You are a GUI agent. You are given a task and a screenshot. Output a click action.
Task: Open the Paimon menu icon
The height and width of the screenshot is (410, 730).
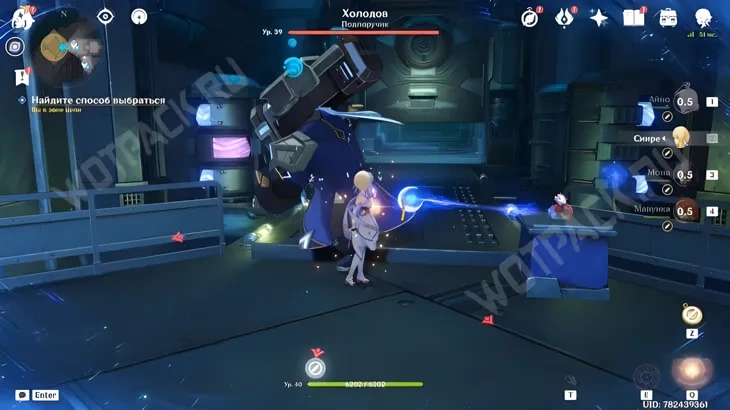tap(22, 17)
